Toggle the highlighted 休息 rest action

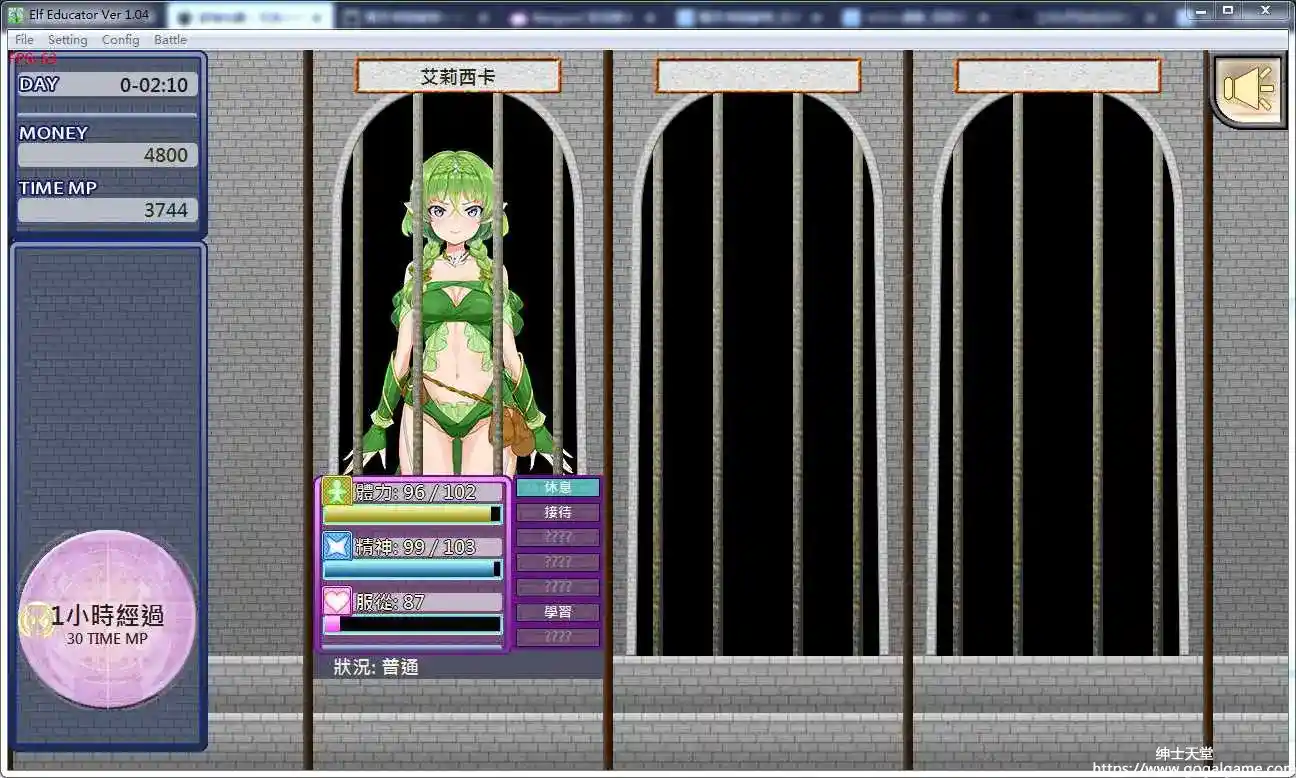558,487
